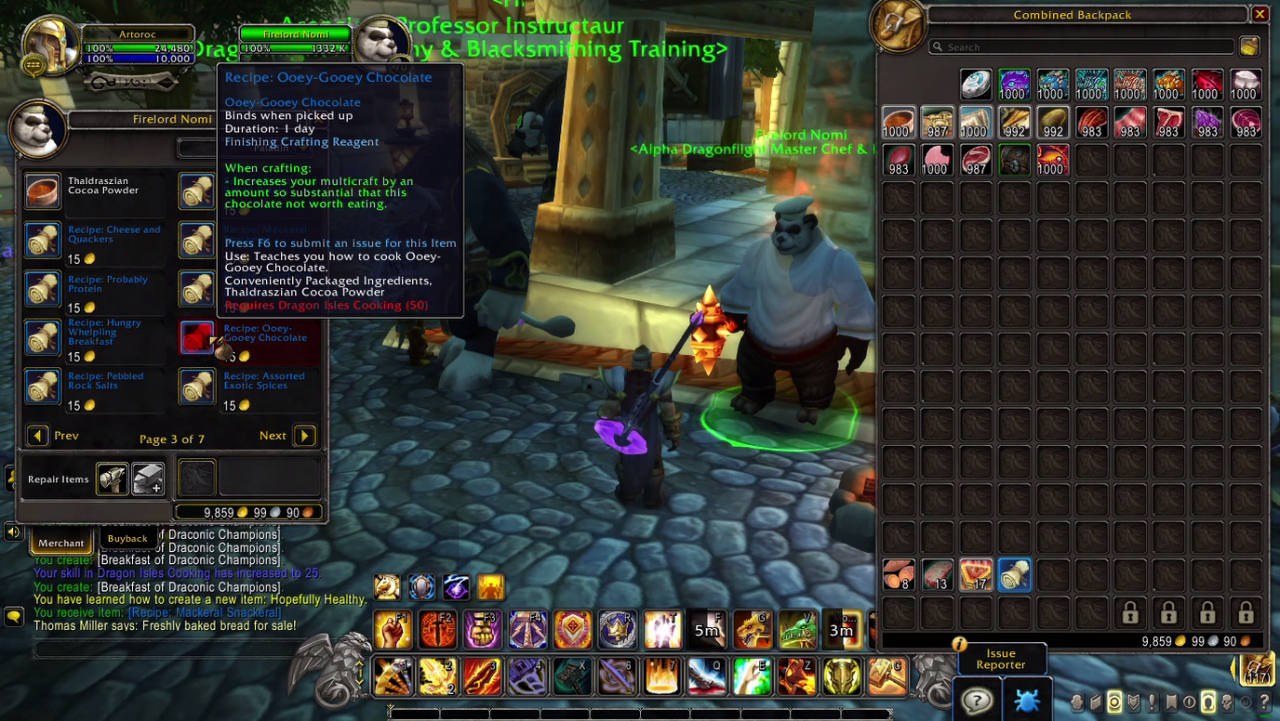1280x721 pixels.
Task: Purchase Recipe: Probably Protein
Action: 43,290
